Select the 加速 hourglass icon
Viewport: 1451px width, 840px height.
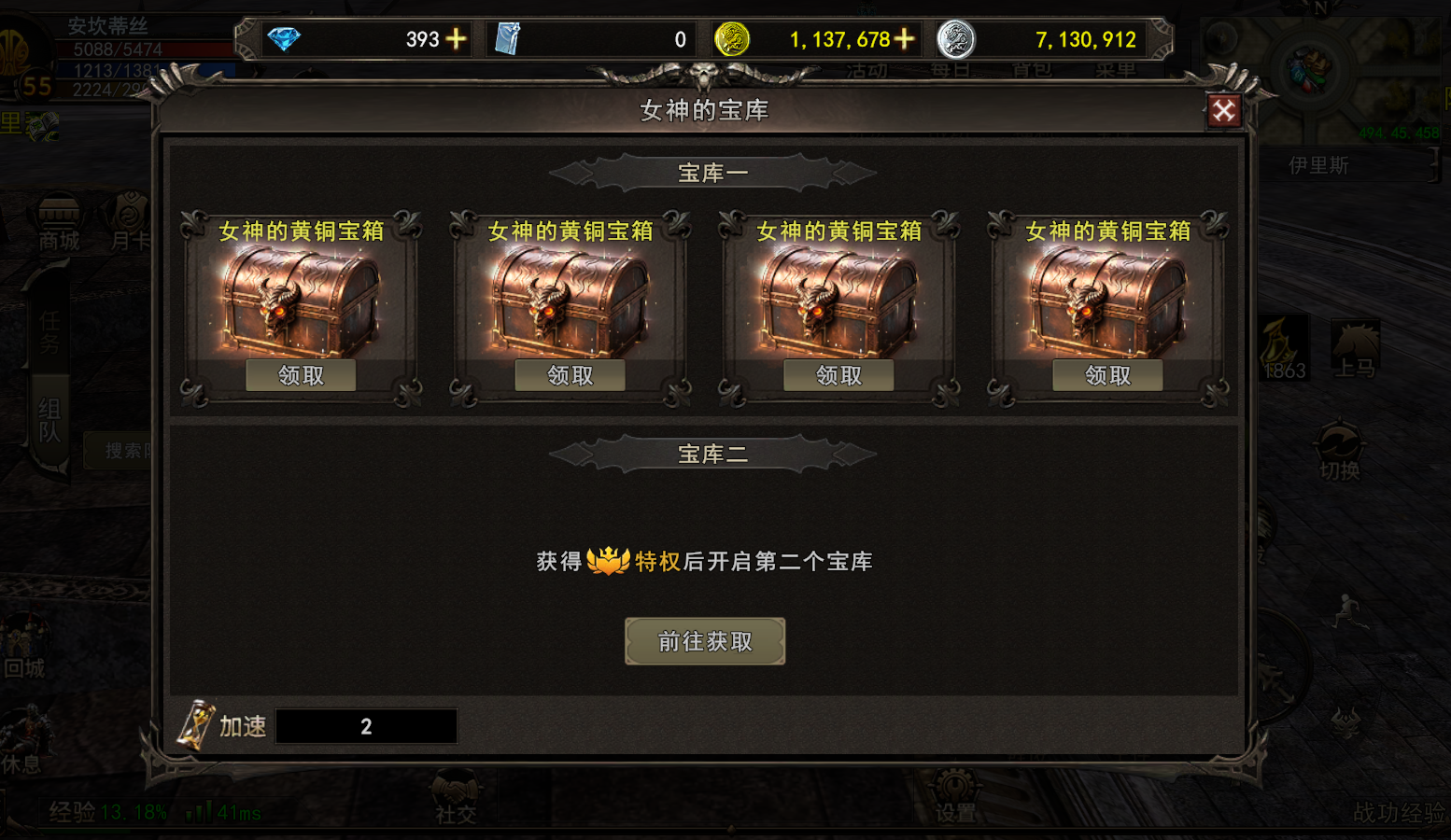[196, 725]
